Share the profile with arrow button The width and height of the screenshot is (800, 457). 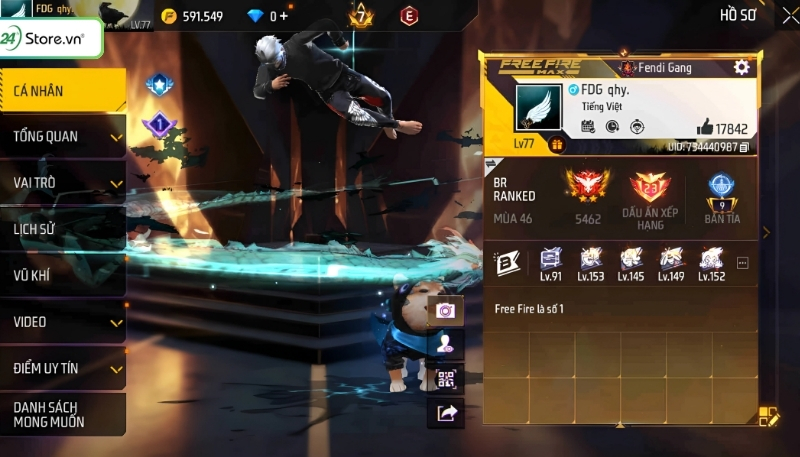(445, 413)
